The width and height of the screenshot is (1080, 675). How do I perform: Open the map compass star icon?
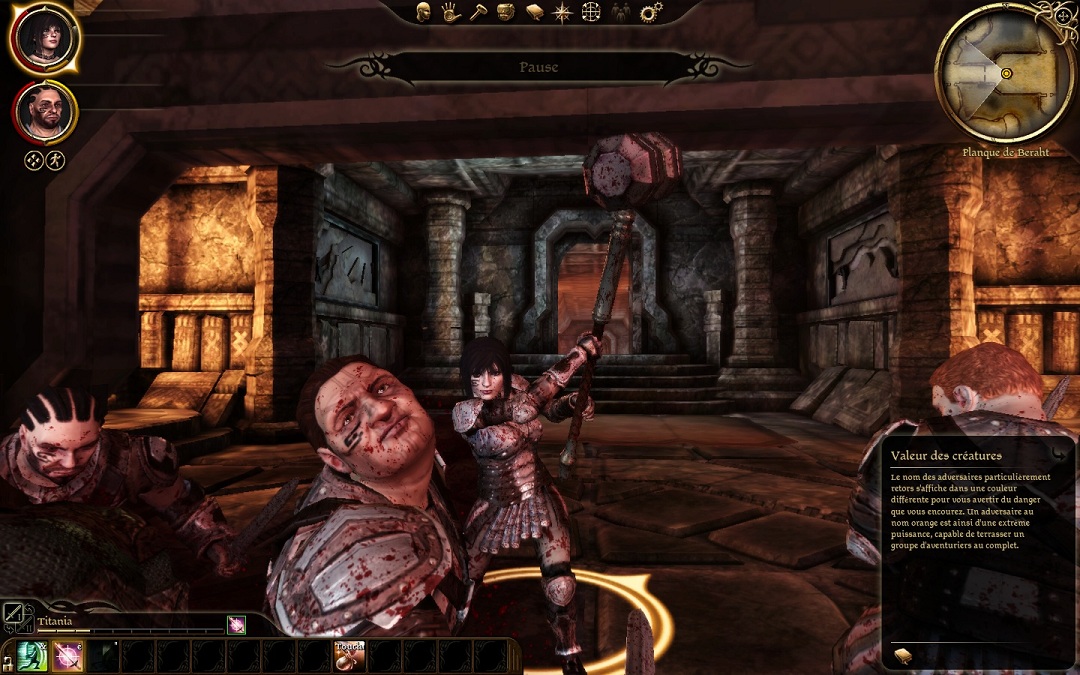(x=563, y=12)
